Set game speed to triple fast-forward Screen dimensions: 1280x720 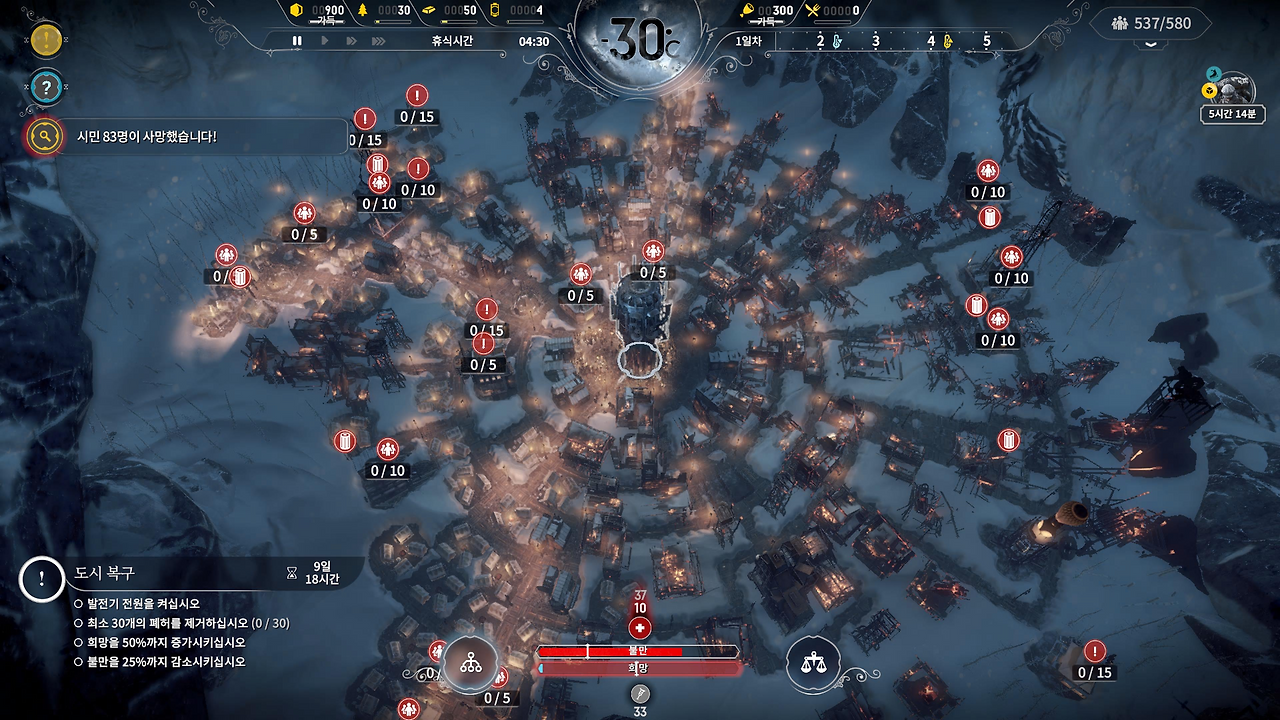378,41
